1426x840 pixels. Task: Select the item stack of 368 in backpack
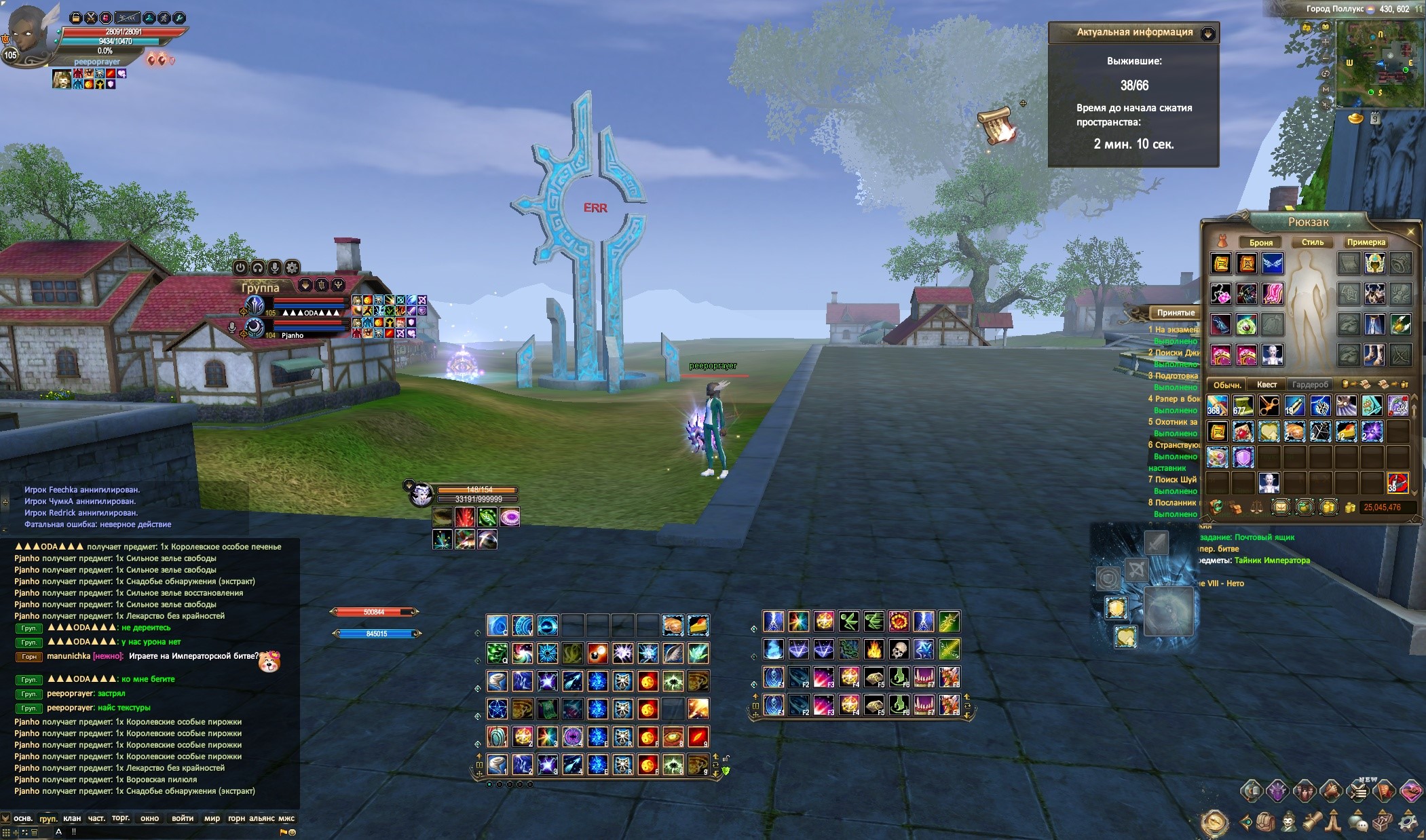coord(1217,406)
